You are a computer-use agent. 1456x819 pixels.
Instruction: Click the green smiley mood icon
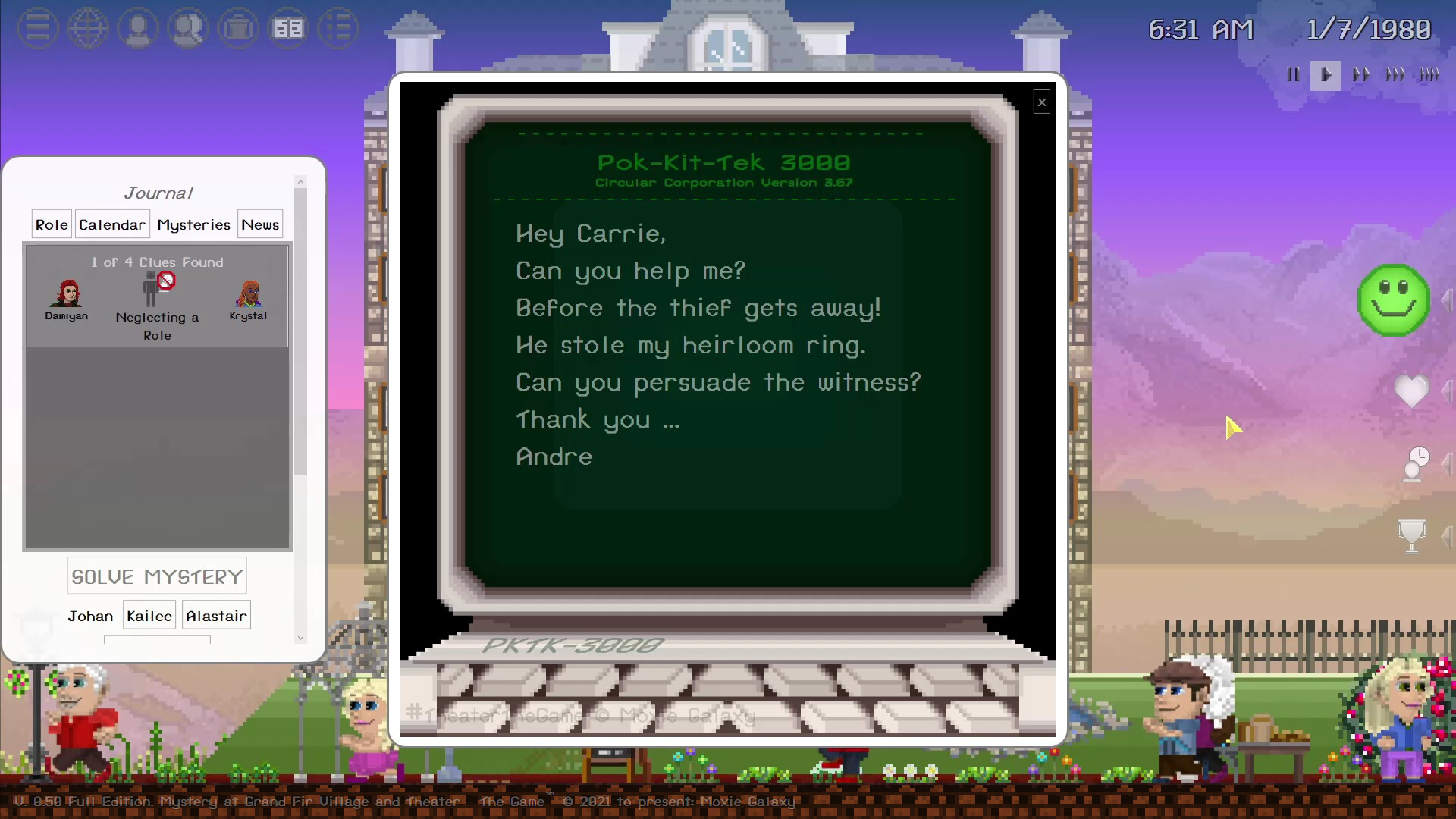(x=1393, y=300)
